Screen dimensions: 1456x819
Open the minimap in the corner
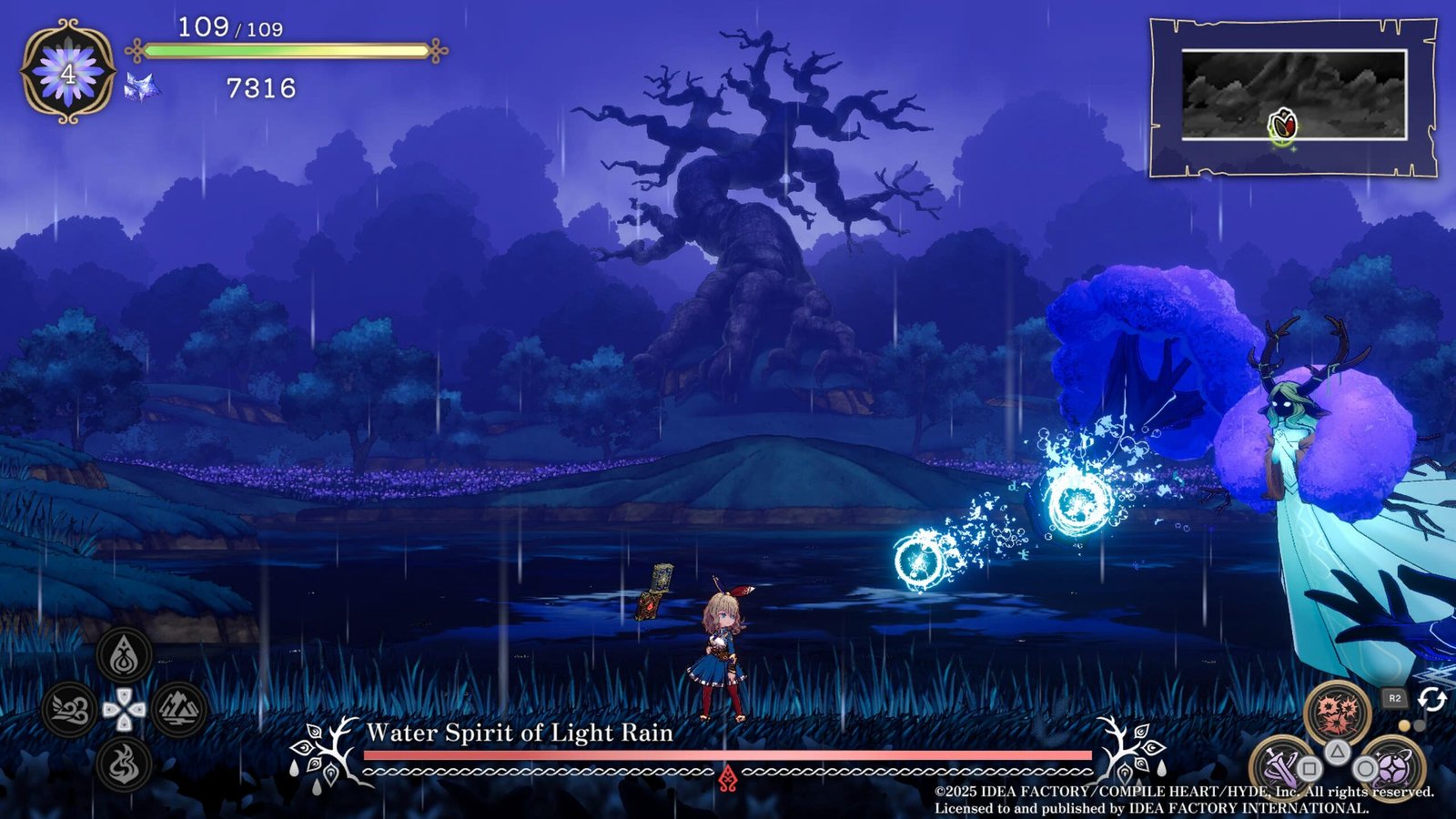(1293, 96)
